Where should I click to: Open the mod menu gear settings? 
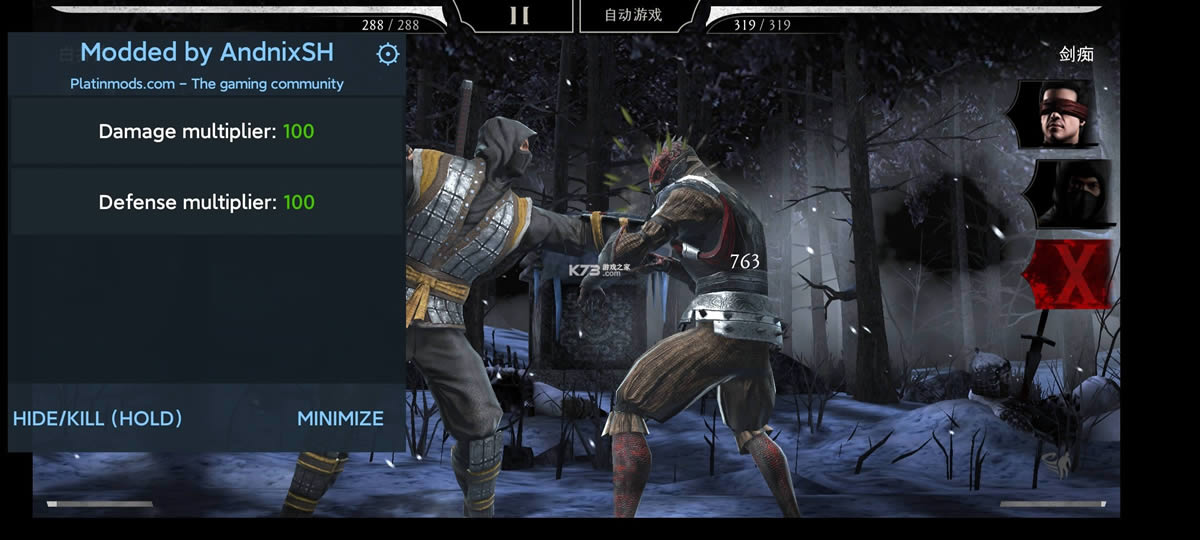tap(387, 54)
